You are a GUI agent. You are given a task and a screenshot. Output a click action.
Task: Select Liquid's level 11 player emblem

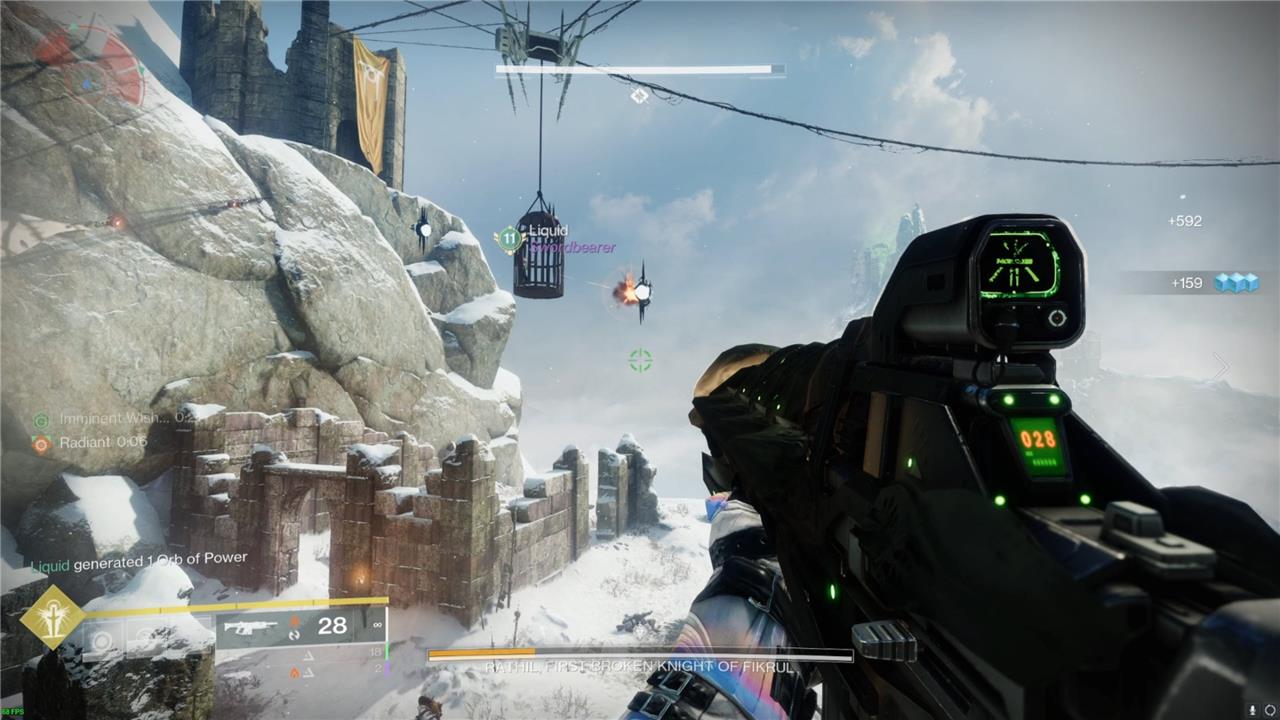click(510, 239)
